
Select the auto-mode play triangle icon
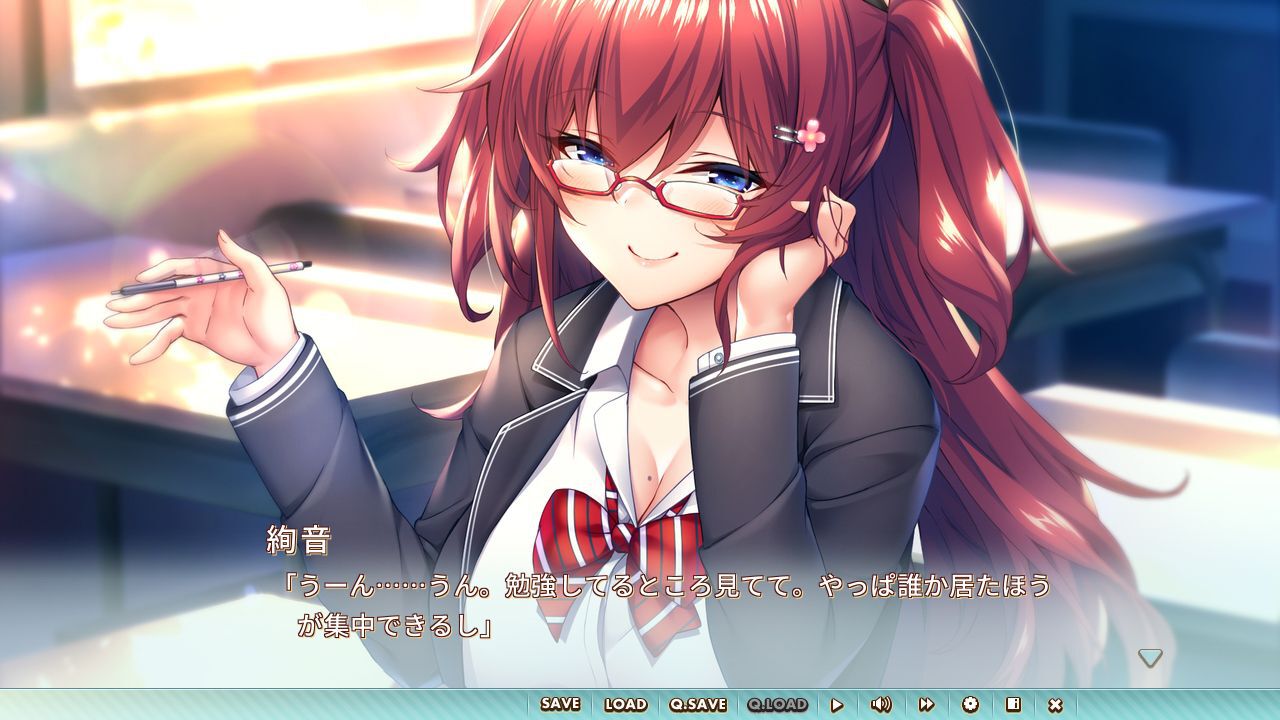(x=836, y=703)
